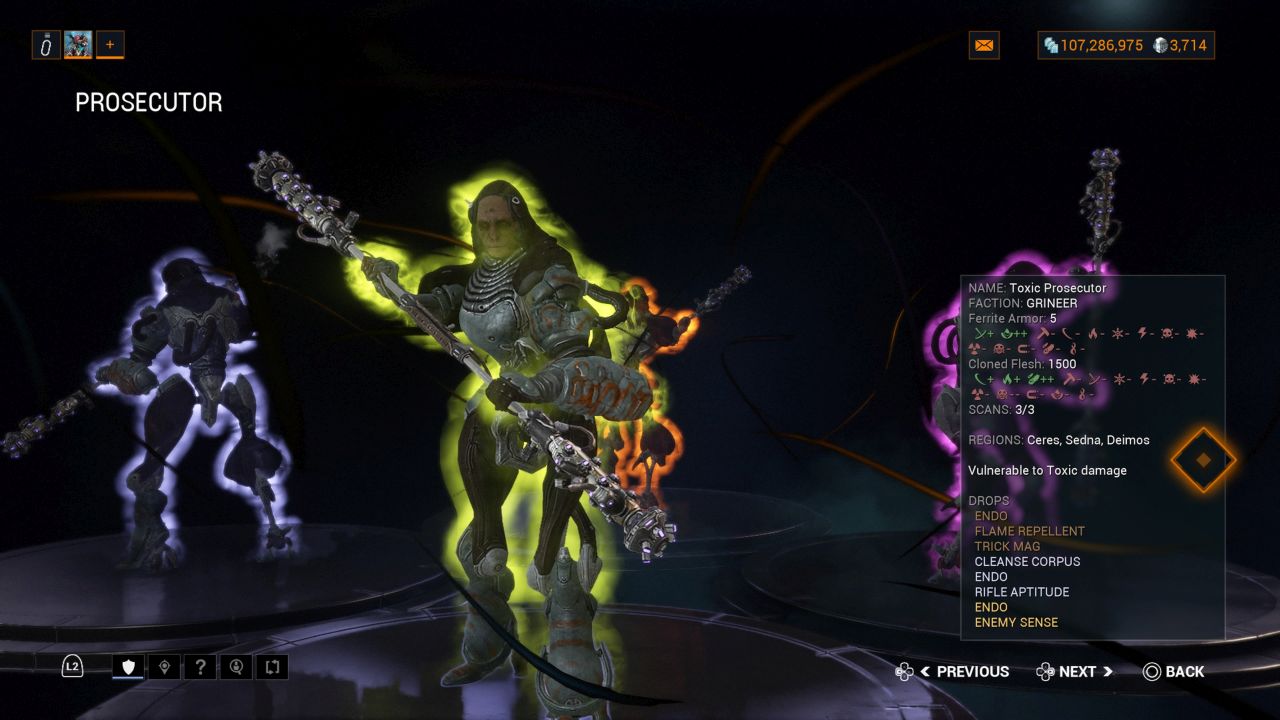
Task: Open the credits and platinum balance panel
Action: point(1126,45)
